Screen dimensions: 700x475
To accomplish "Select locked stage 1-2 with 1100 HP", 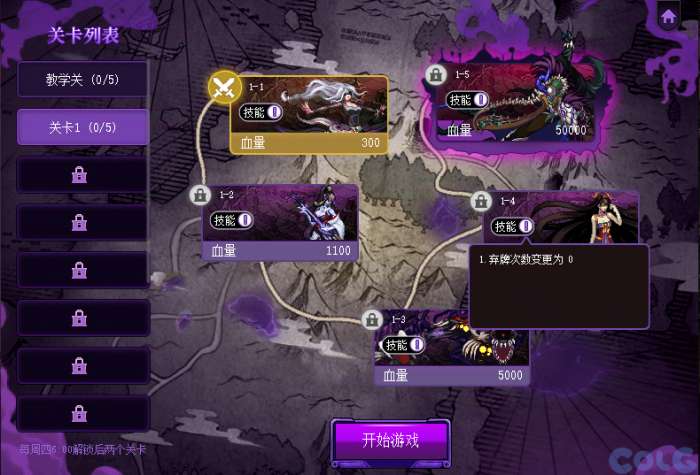I will (281, 222).
